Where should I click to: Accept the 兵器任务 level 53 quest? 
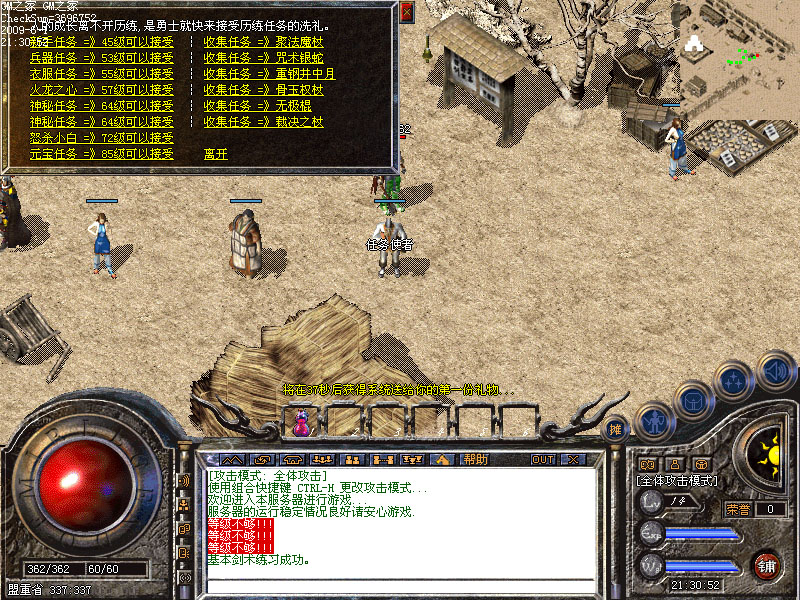coord(101,58)
